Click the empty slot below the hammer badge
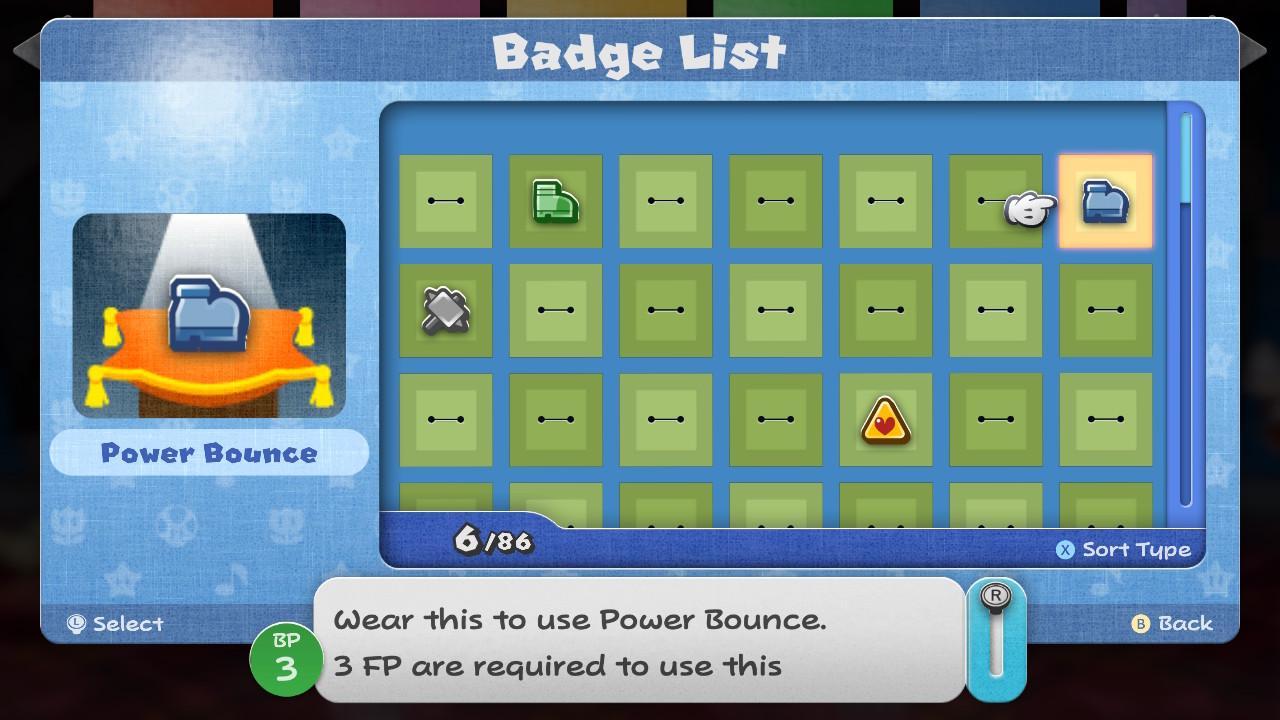Screen dimensions: 1280x720 (446, 420)
